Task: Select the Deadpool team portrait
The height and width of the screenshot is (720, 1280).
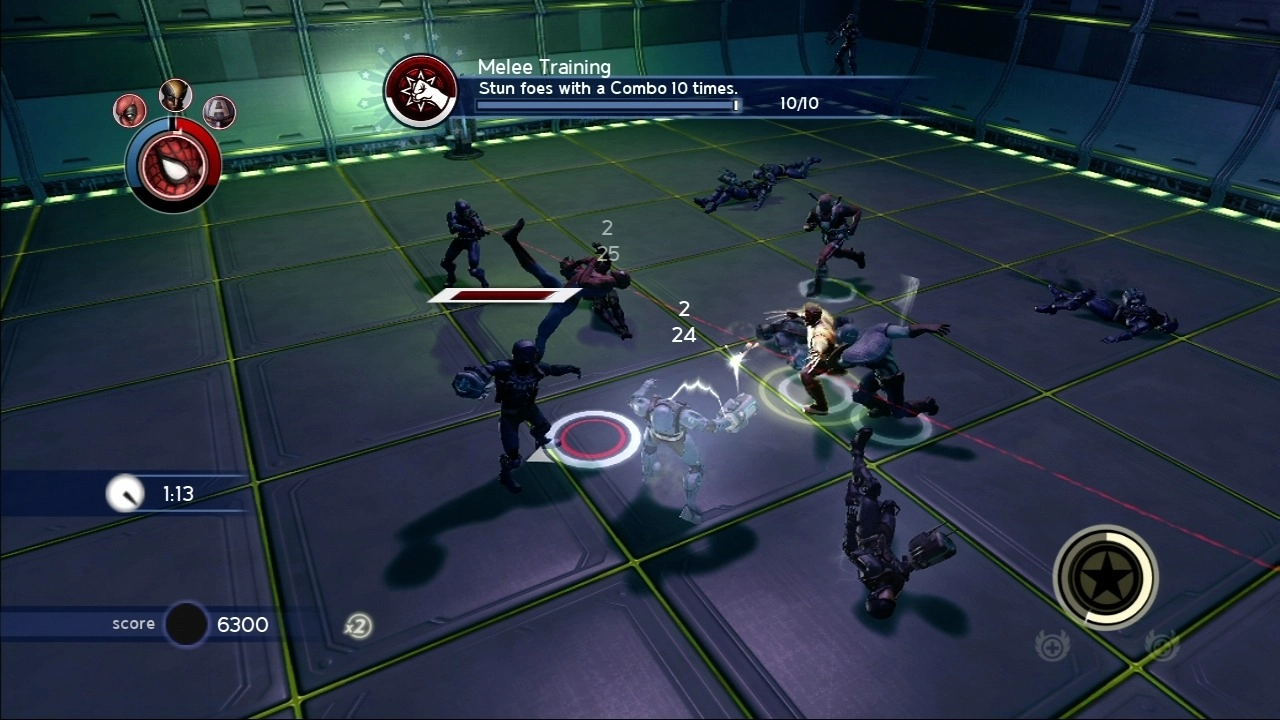Action: (x=130, y=110)
